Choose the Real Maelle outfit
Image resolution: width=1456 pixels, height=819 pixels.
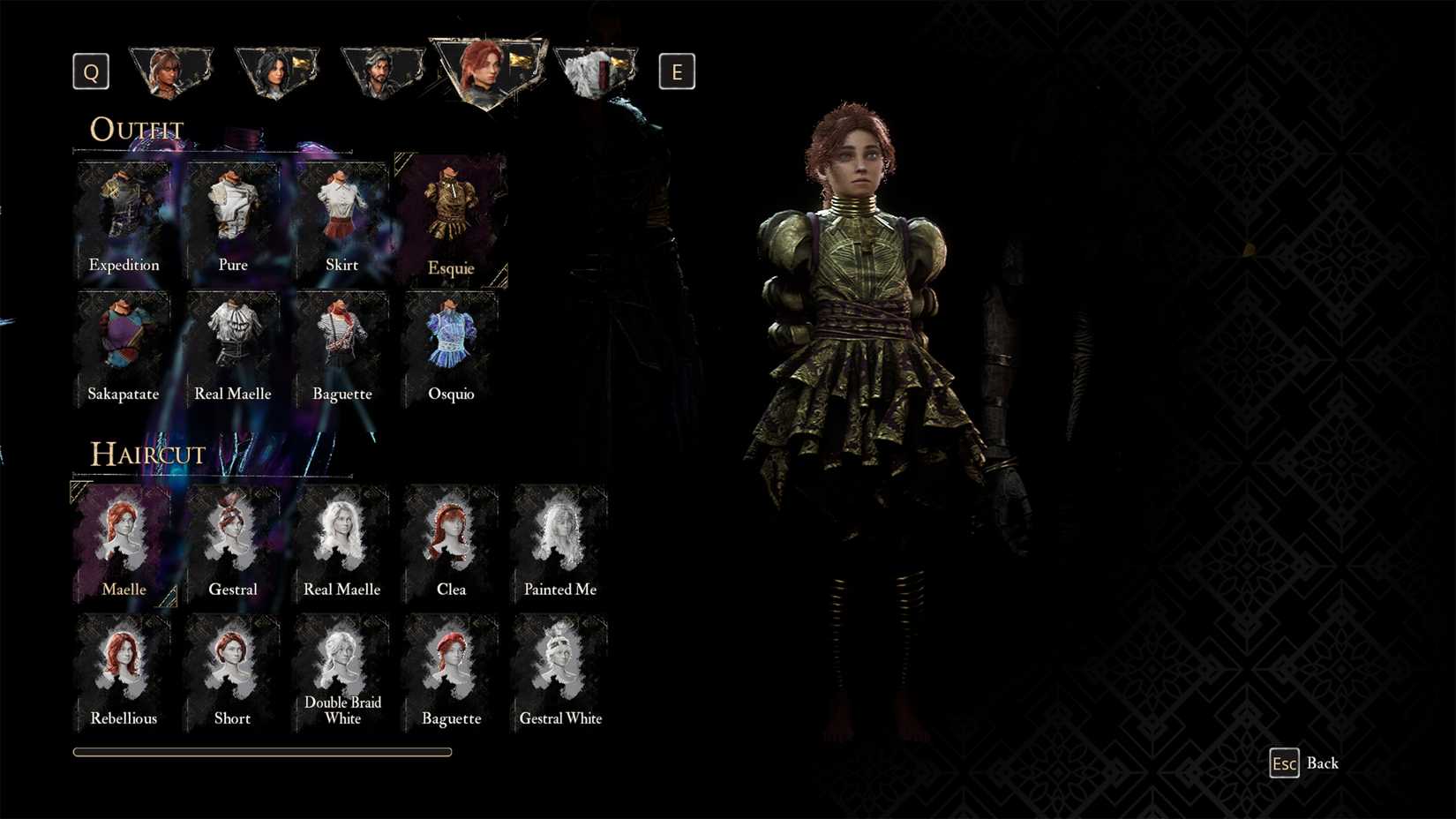232,344
